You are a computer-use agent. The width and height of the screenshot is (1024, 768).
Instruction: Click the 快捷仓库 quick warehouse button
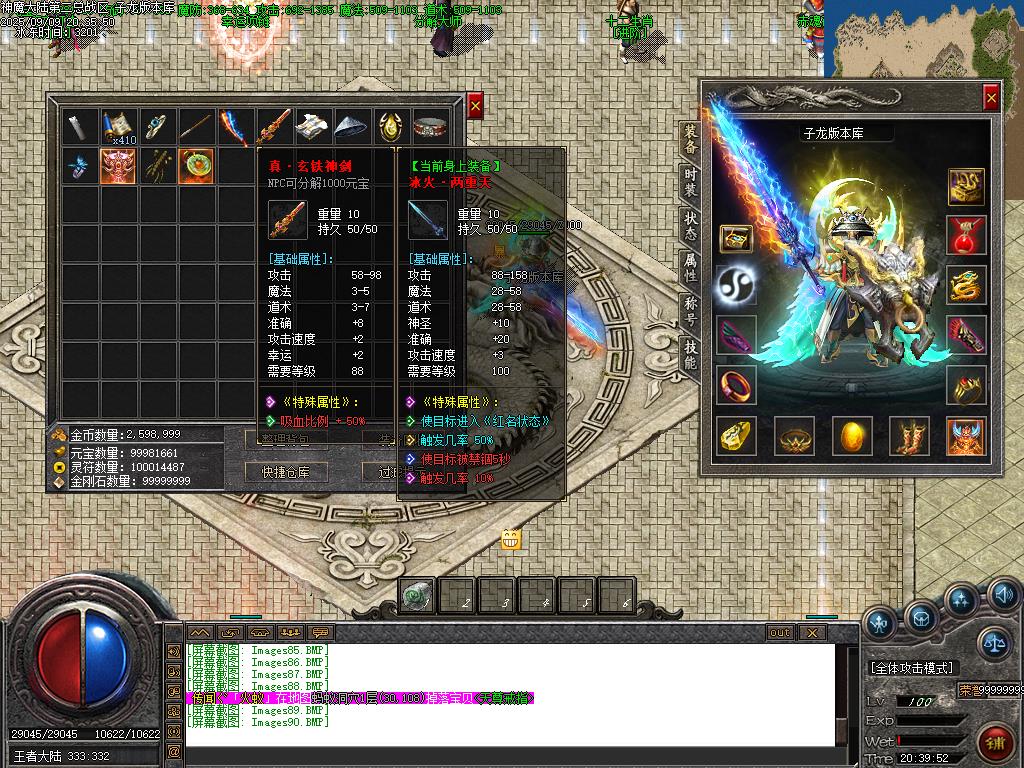(287, 472)
